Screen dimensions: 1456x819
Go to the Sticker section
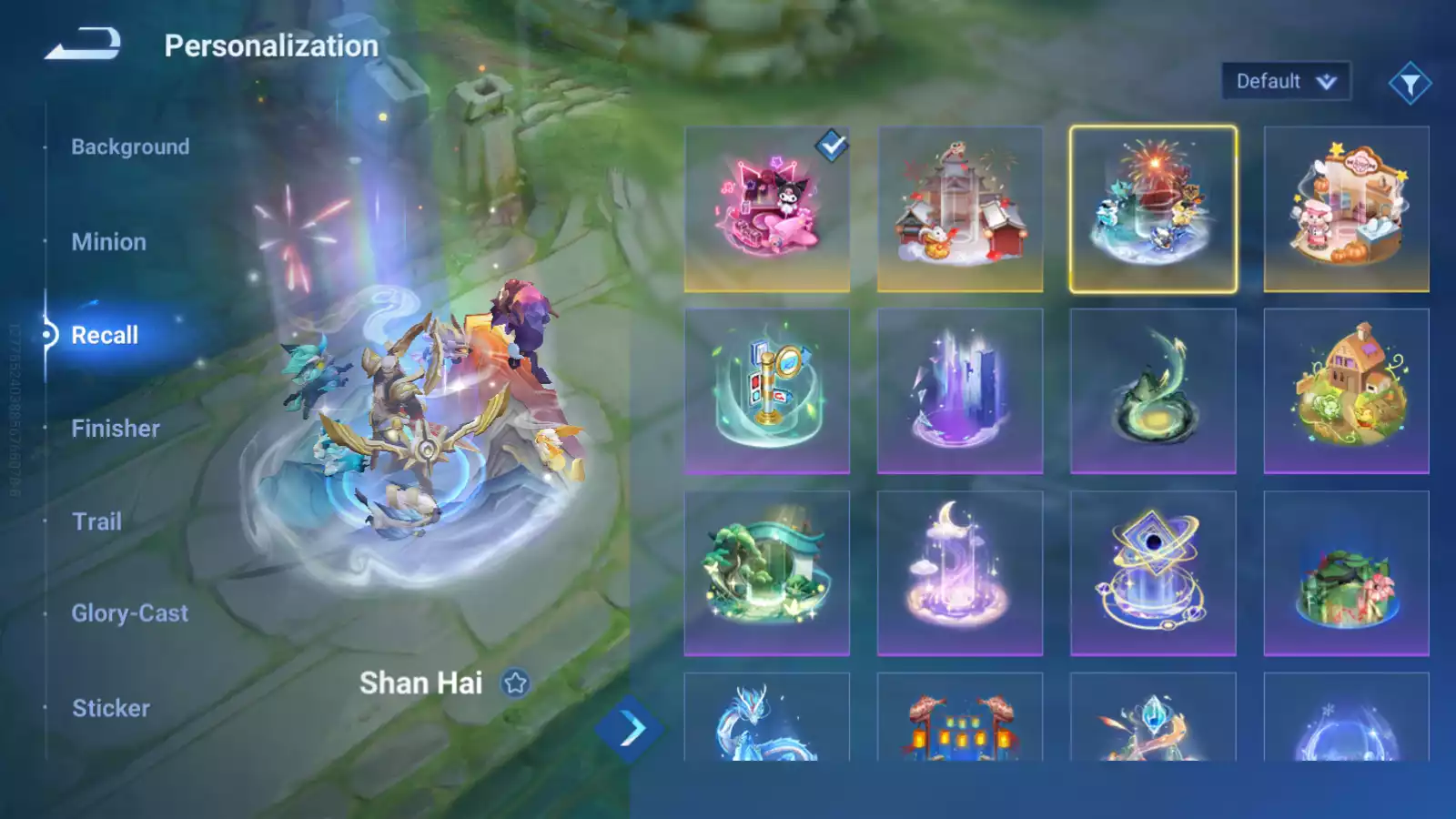click(x=110, y=707)
